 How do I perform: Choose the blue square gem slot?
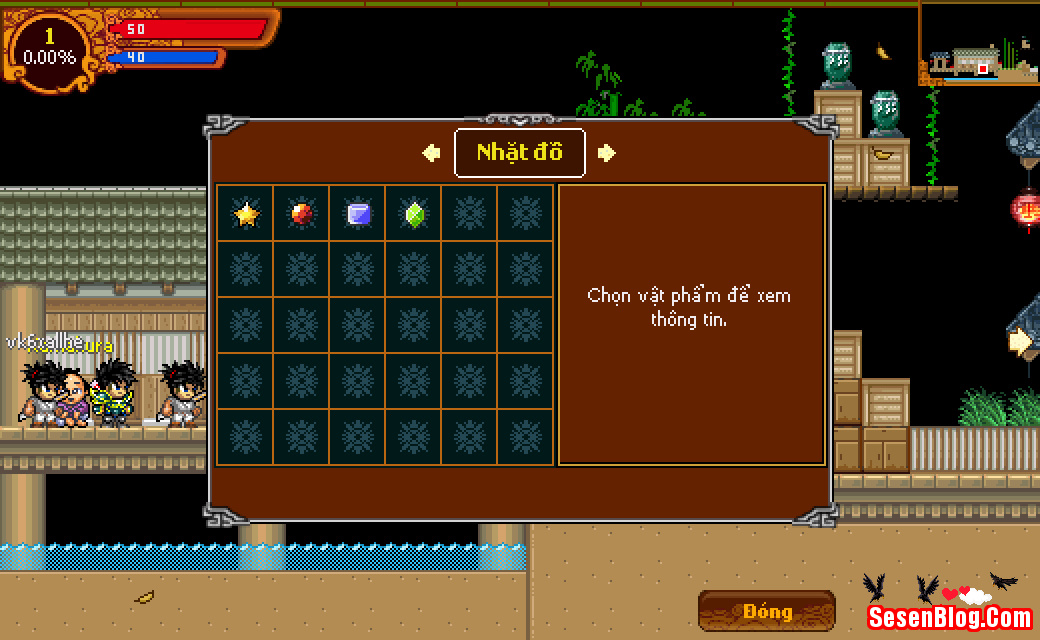click(x=358, y=213)
